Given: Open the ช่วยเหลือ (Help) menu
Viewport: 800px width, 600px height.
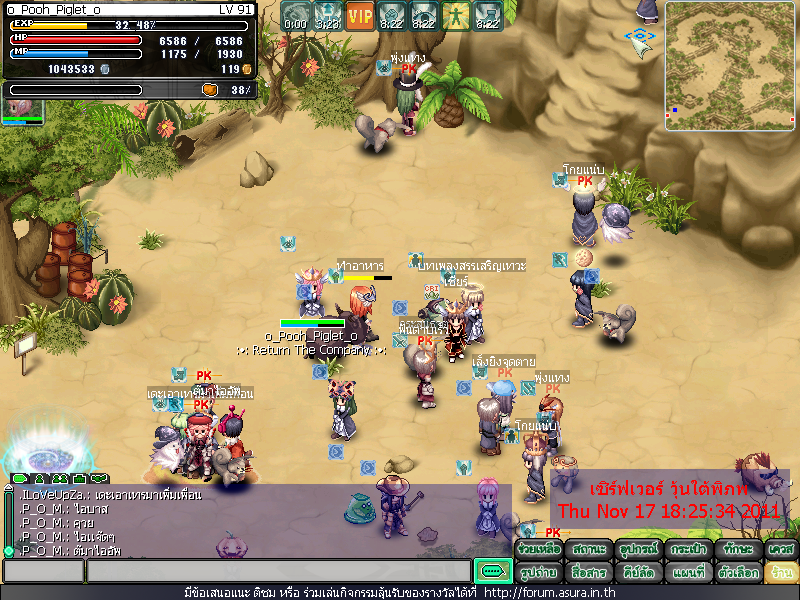Looking at the screenshot, I should [x=536, y=549].
